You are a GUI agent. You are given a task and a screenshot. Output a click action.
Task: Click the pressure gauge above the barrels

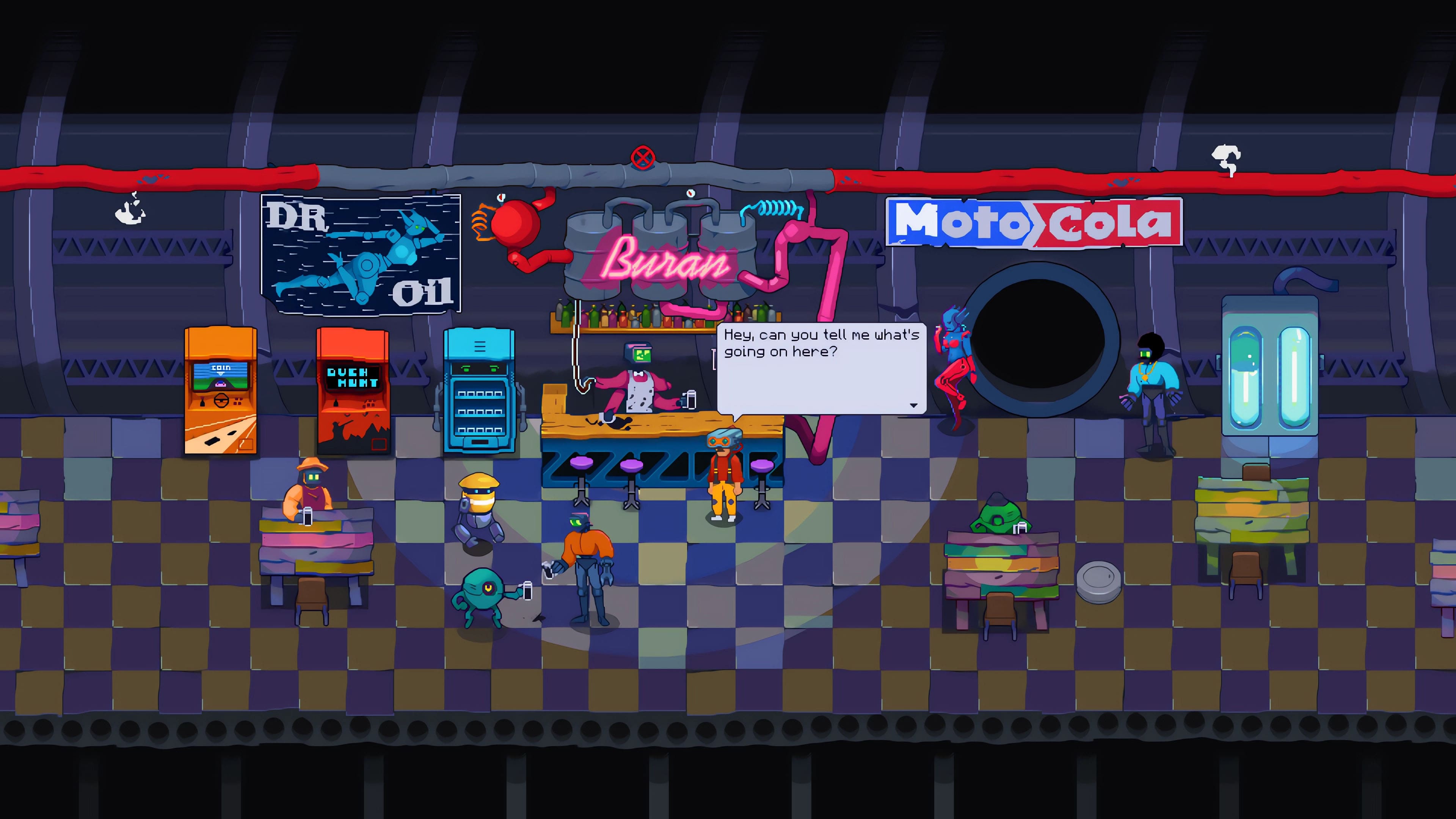point(691,193)
